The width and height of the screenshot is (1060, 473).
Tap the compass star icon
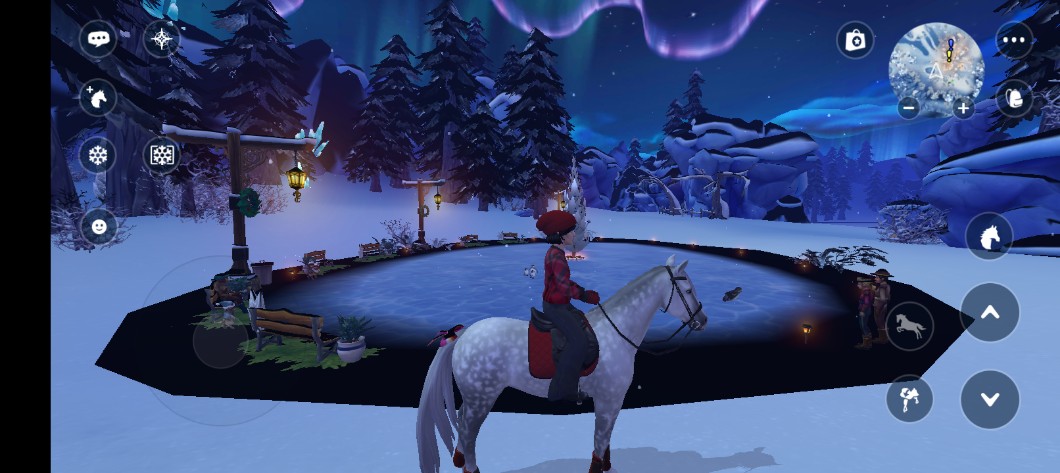coord(161,40)
